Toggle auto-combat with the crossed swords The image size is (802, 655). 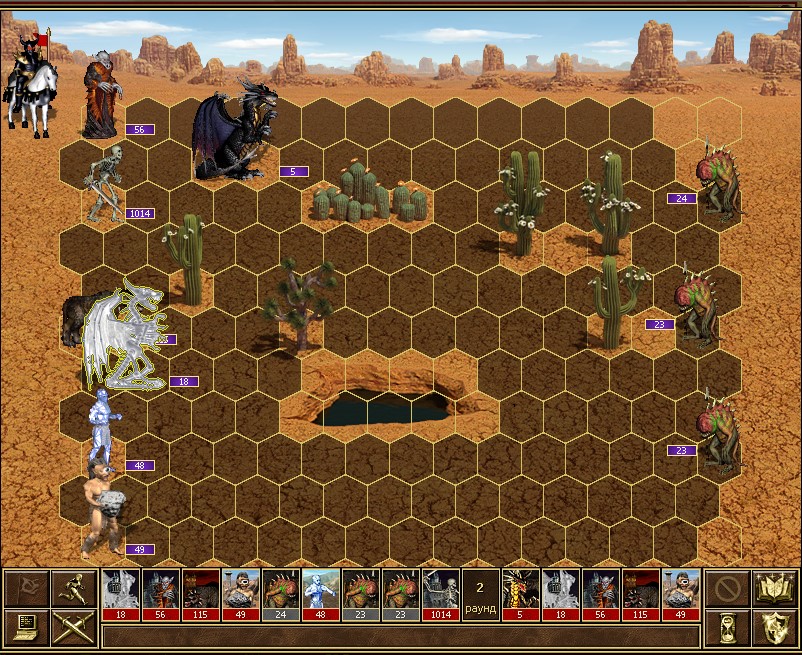point(74,627)
